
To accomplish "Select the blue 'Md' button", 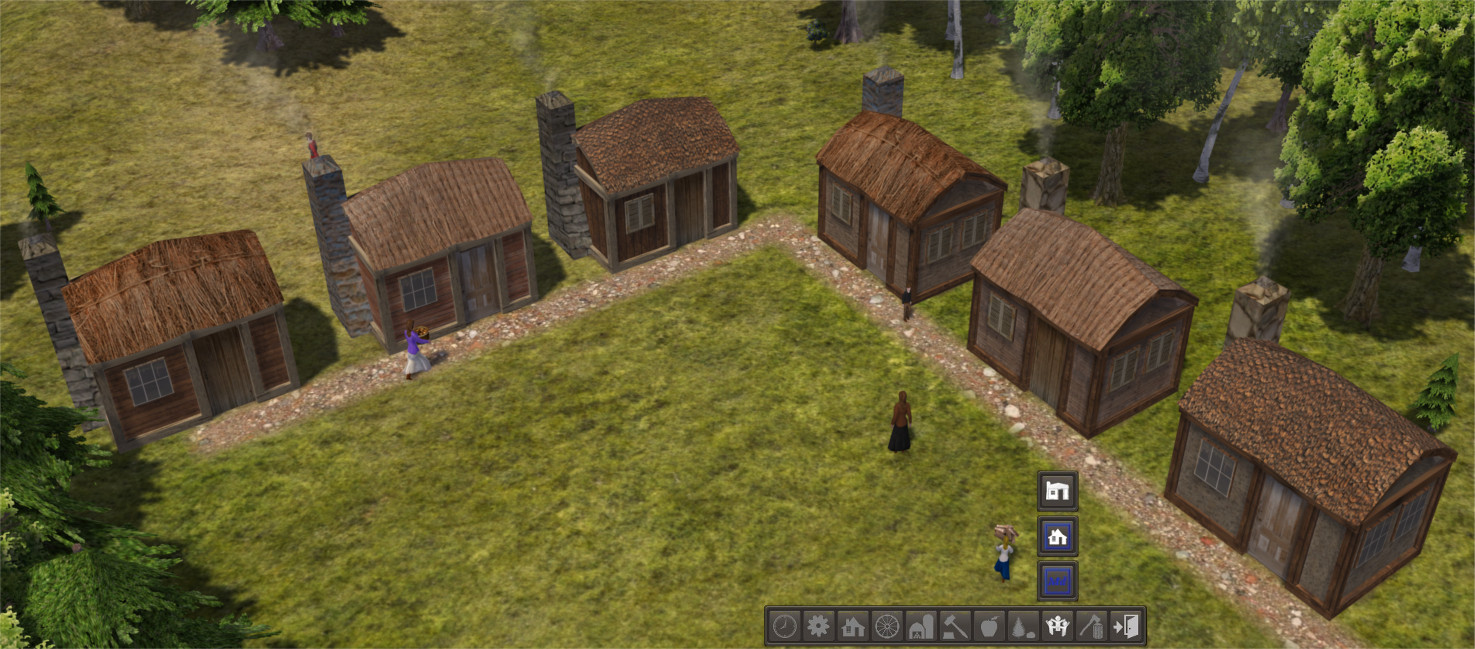I will [x=1057, y=581].
